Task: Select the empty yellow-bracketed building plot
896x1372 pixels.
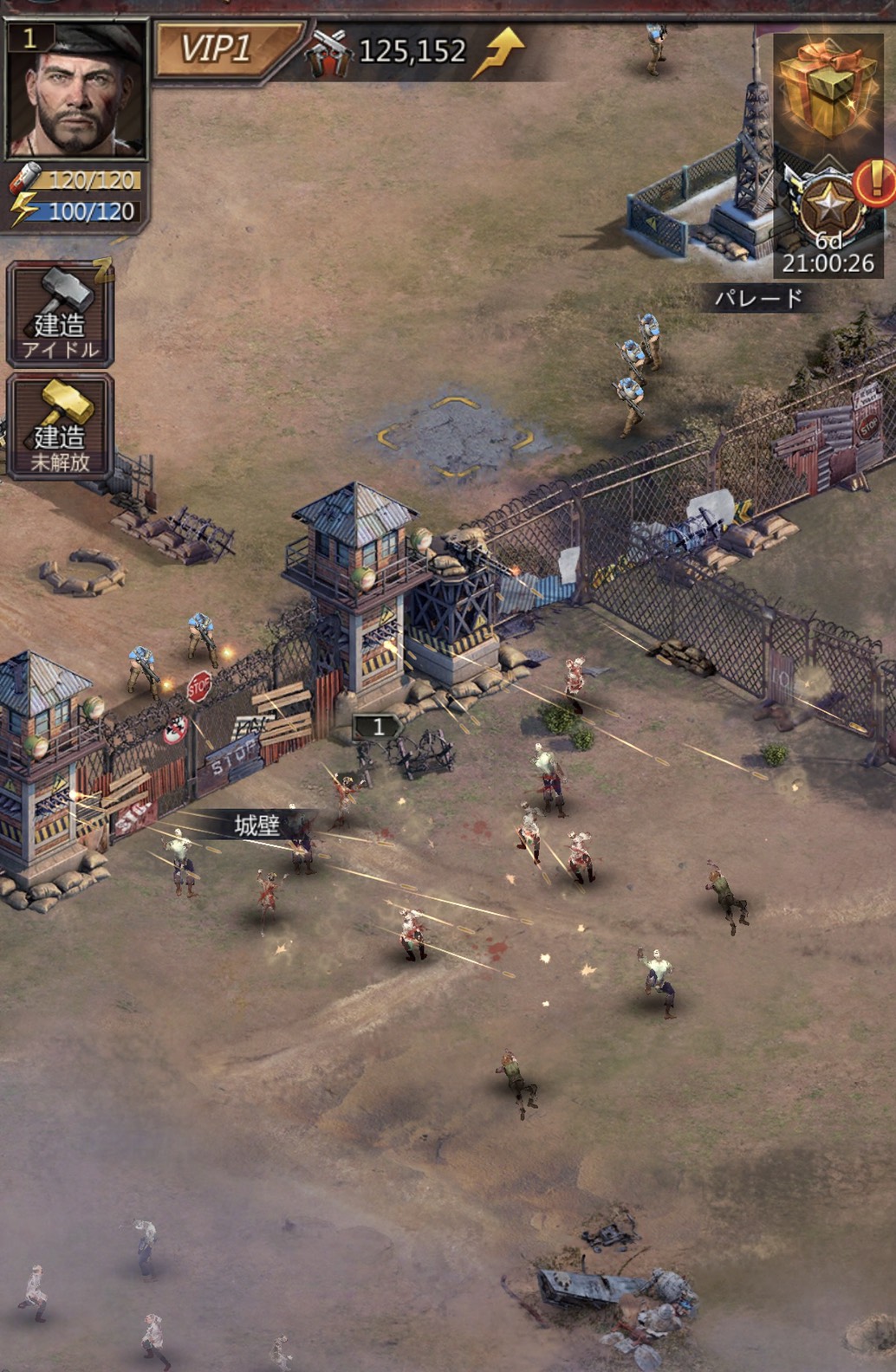Action: pos(456,437)
